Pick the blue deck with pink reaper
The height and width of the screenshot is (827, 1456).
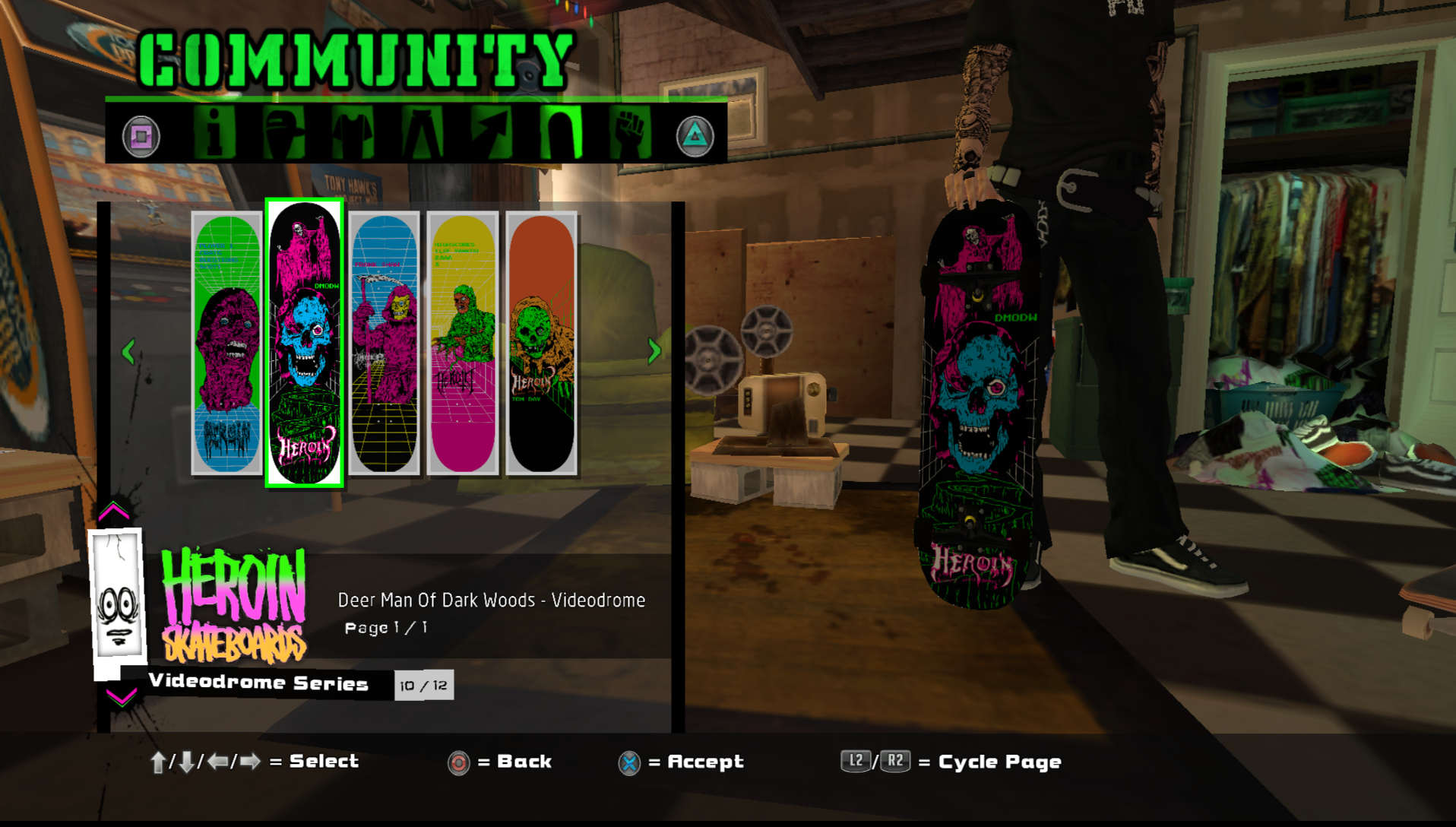(384, 344)
